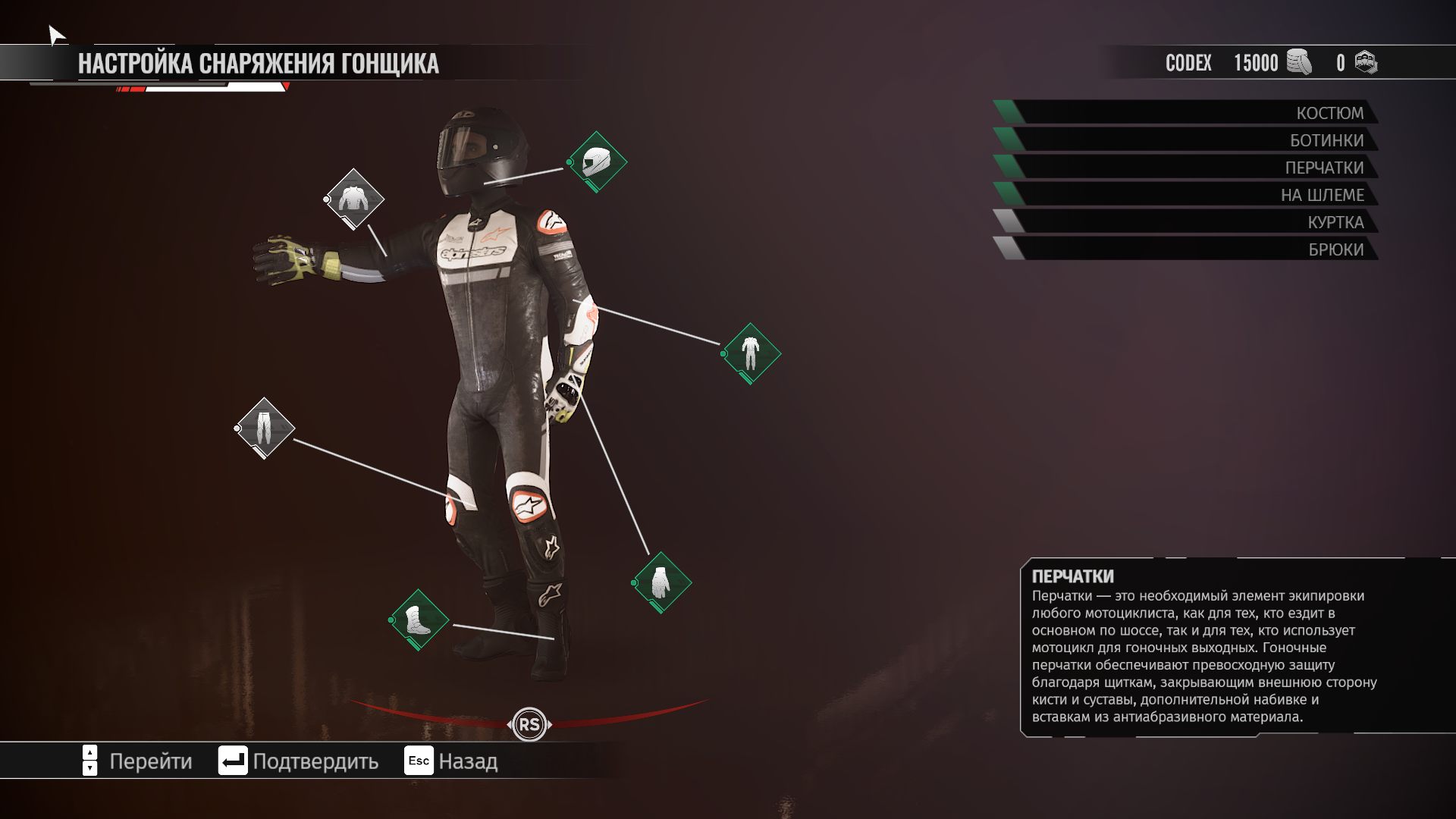Open the boots diamond icon
This screenshot has width=1456, height=819.
419,620
